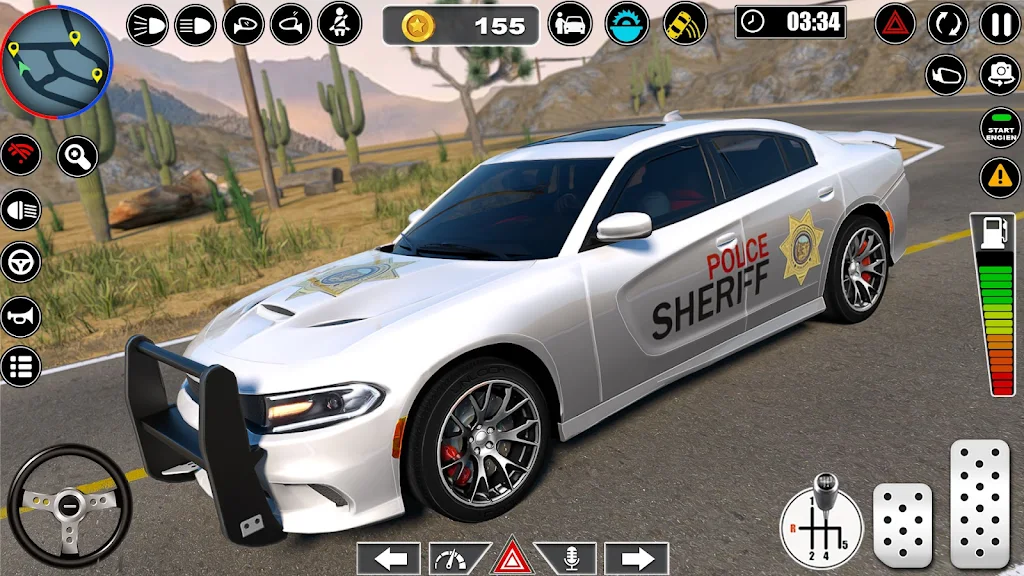Viewport: 1024px width, 576px height.
Task: Click the circular arrows reset icon
Action: click(947, 23)
